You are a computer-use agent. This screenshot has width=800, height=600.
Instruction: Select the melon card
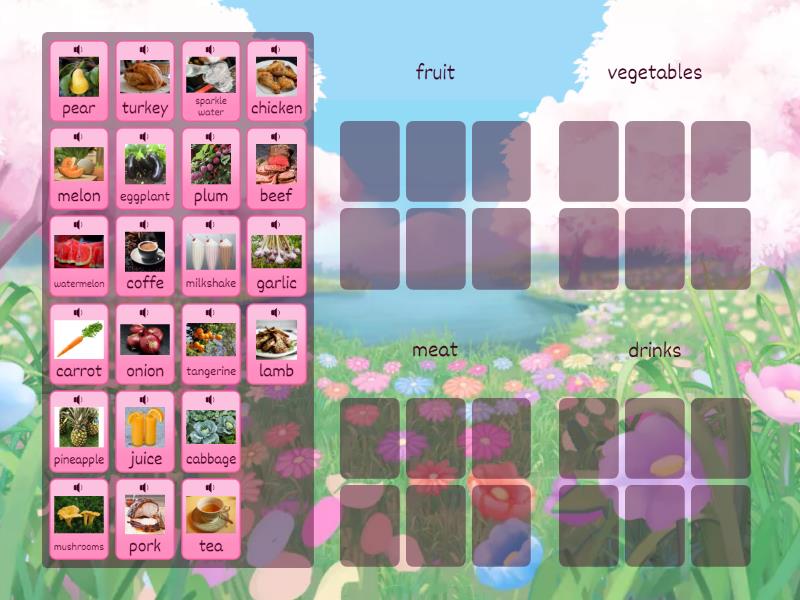[79, 168]
